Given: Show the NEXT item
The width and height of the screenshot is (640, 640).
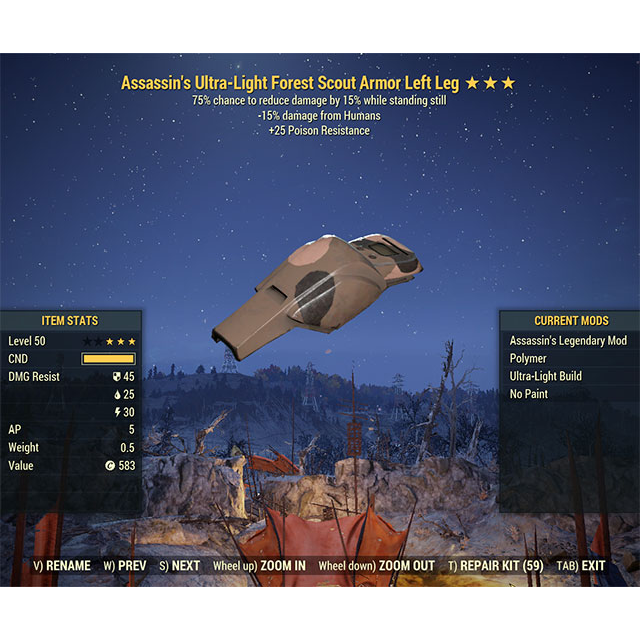Looking at the screenshot, I should 180,566.
